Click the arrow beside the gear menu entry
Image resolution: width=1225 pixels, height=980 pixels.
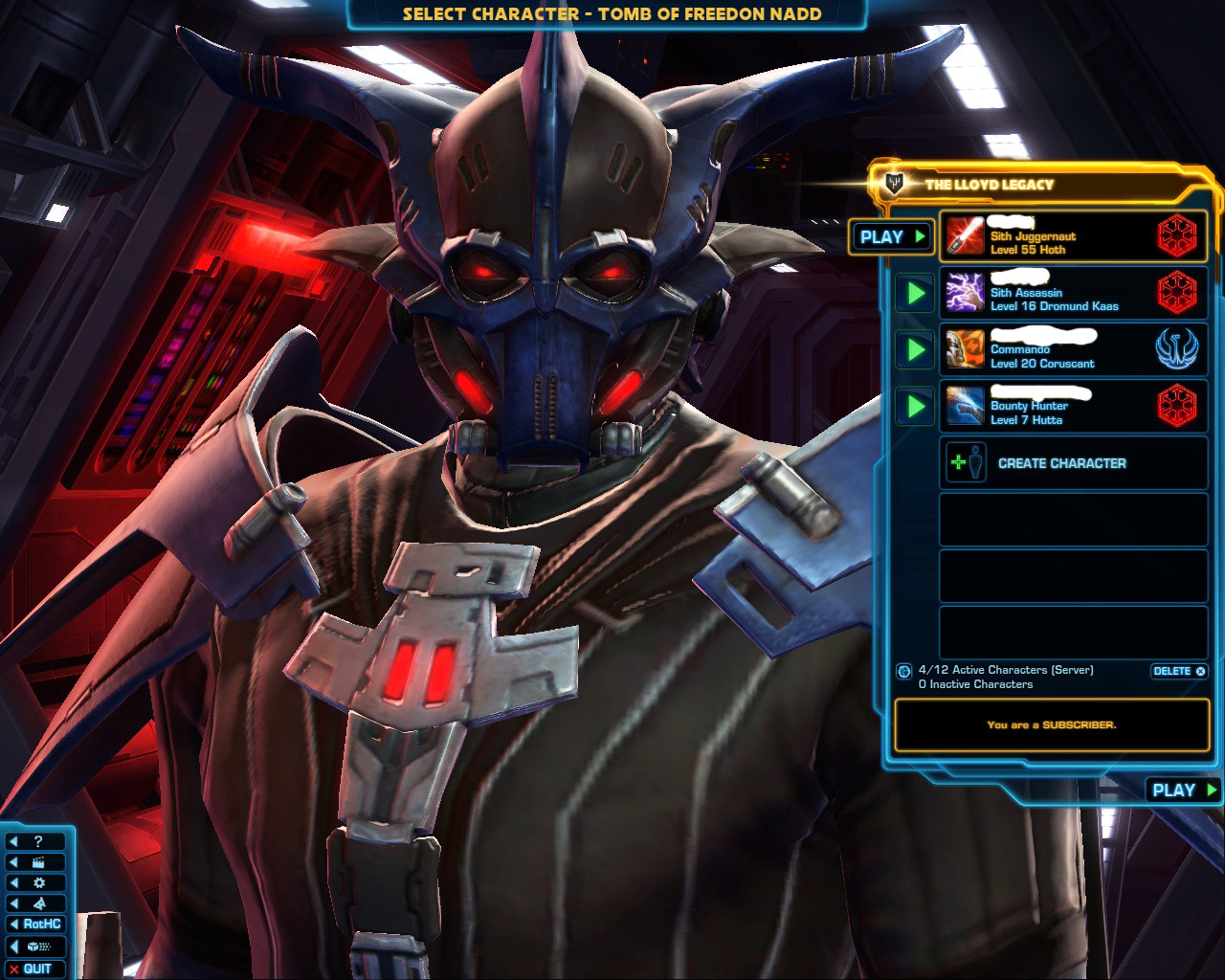[15, 882]
